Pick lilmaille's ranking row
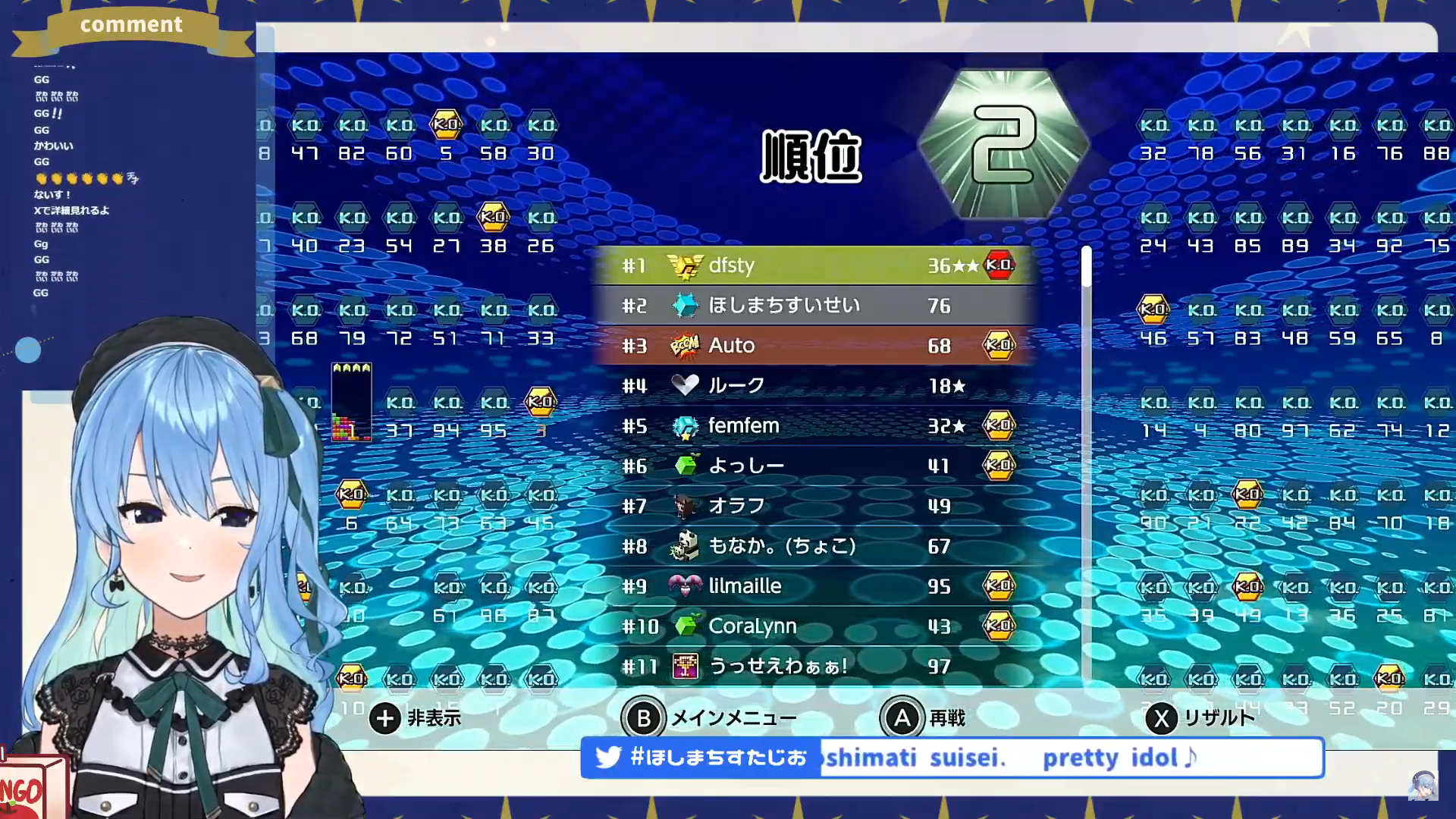This screenshot has width=1456, height=819. tap(815, 586)
